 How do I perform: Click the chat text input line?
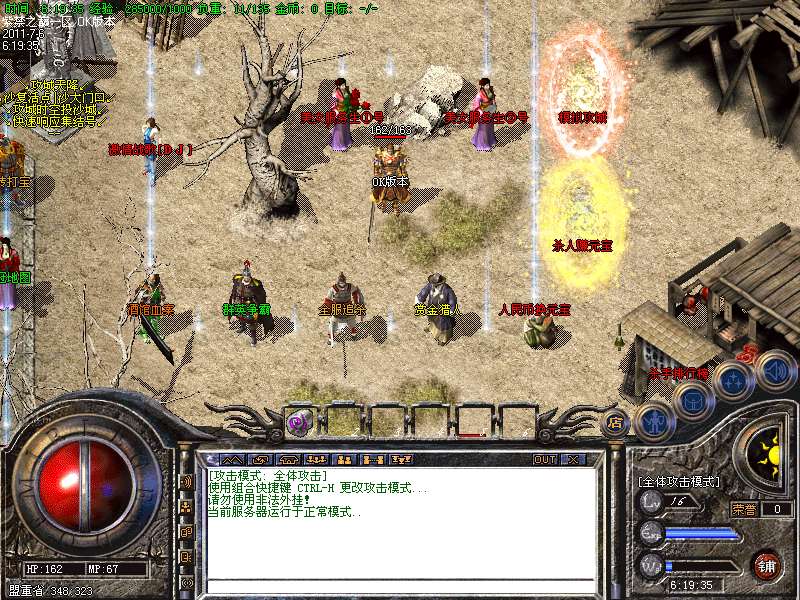(400, 585)
